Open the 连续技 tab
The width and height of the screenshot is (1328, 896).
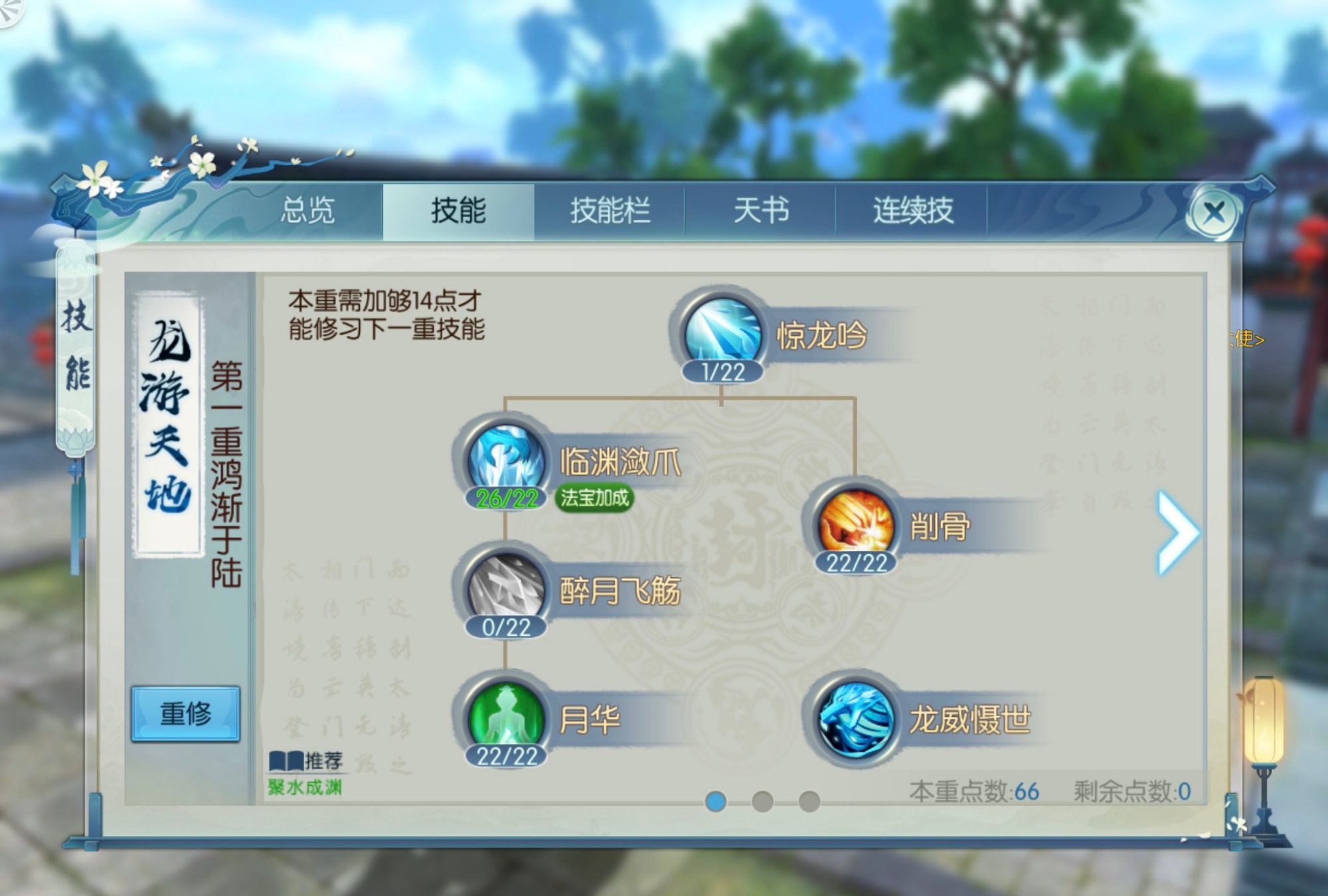pyautogui.click(x=913, y=210)
